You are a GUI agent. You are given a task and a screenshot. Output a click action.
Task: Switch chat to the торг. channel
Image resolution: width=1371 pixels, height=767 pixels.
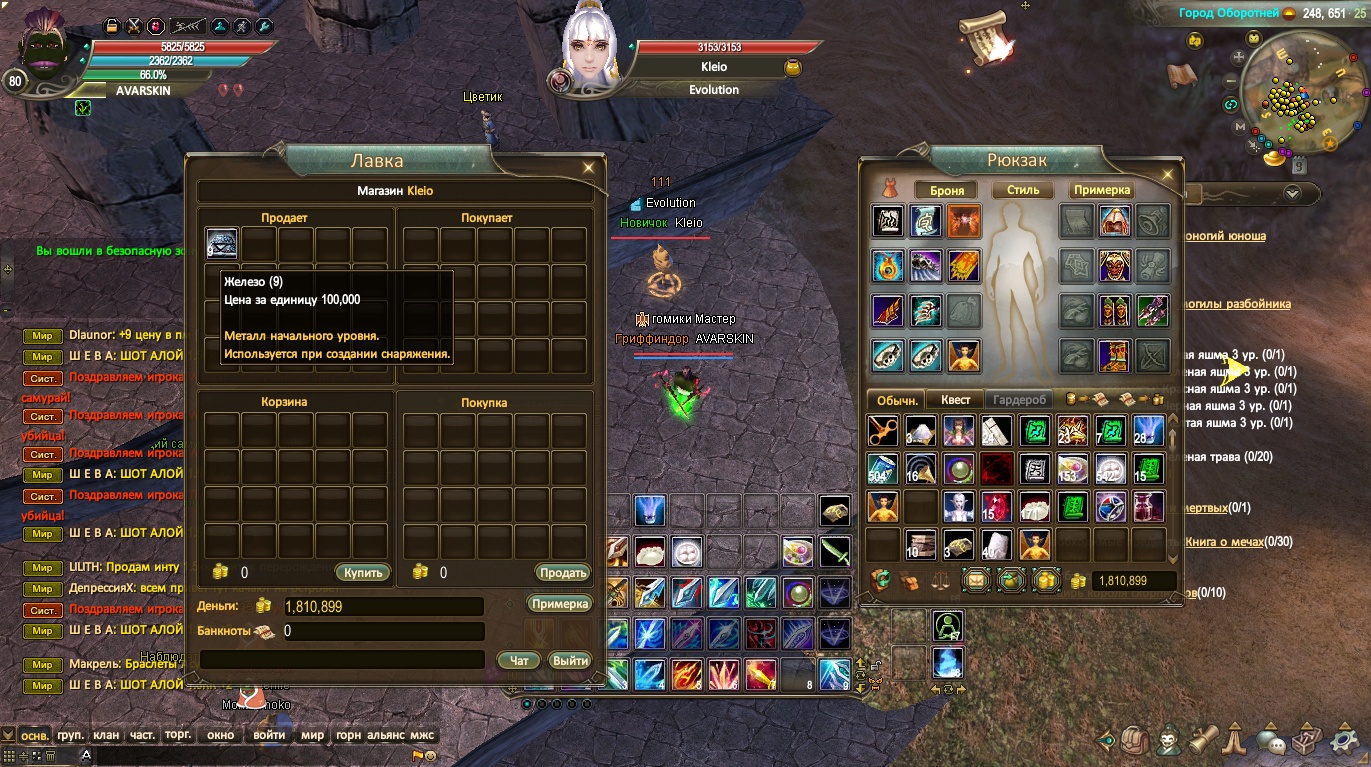click(x=178, y=735)
